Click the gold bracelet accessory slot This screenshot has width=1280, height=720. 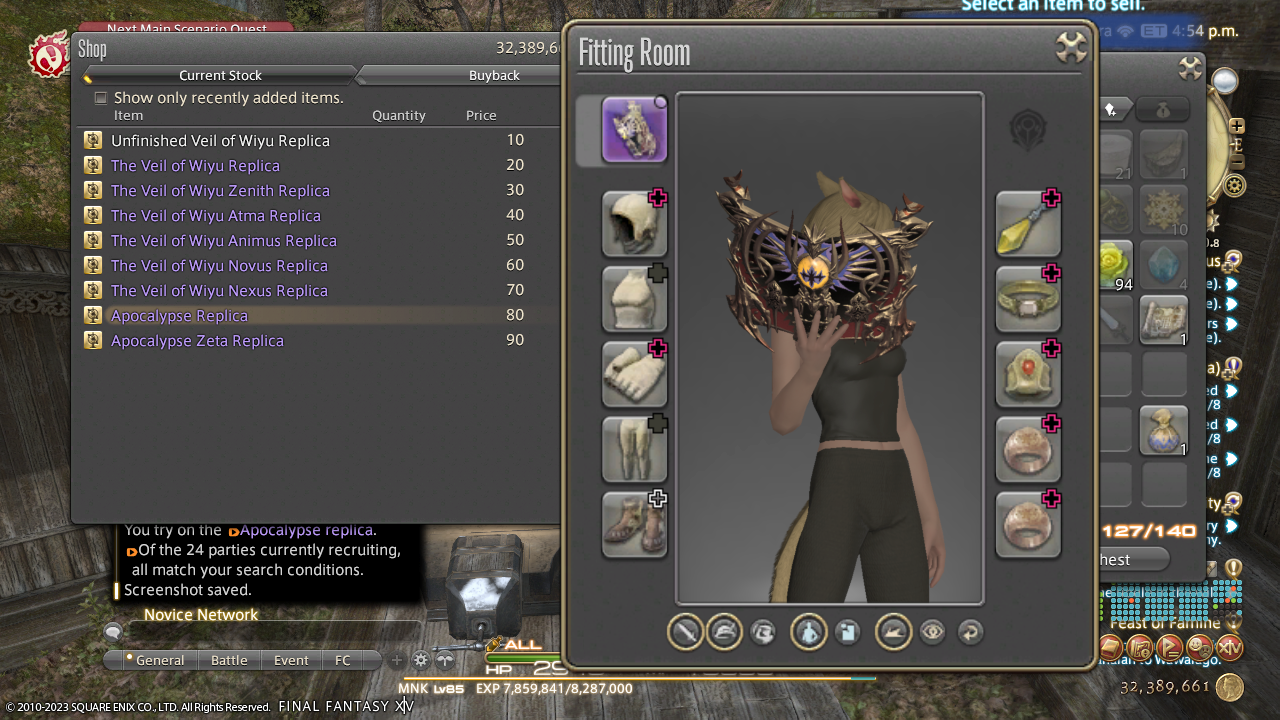click(x=1028, y=299)
